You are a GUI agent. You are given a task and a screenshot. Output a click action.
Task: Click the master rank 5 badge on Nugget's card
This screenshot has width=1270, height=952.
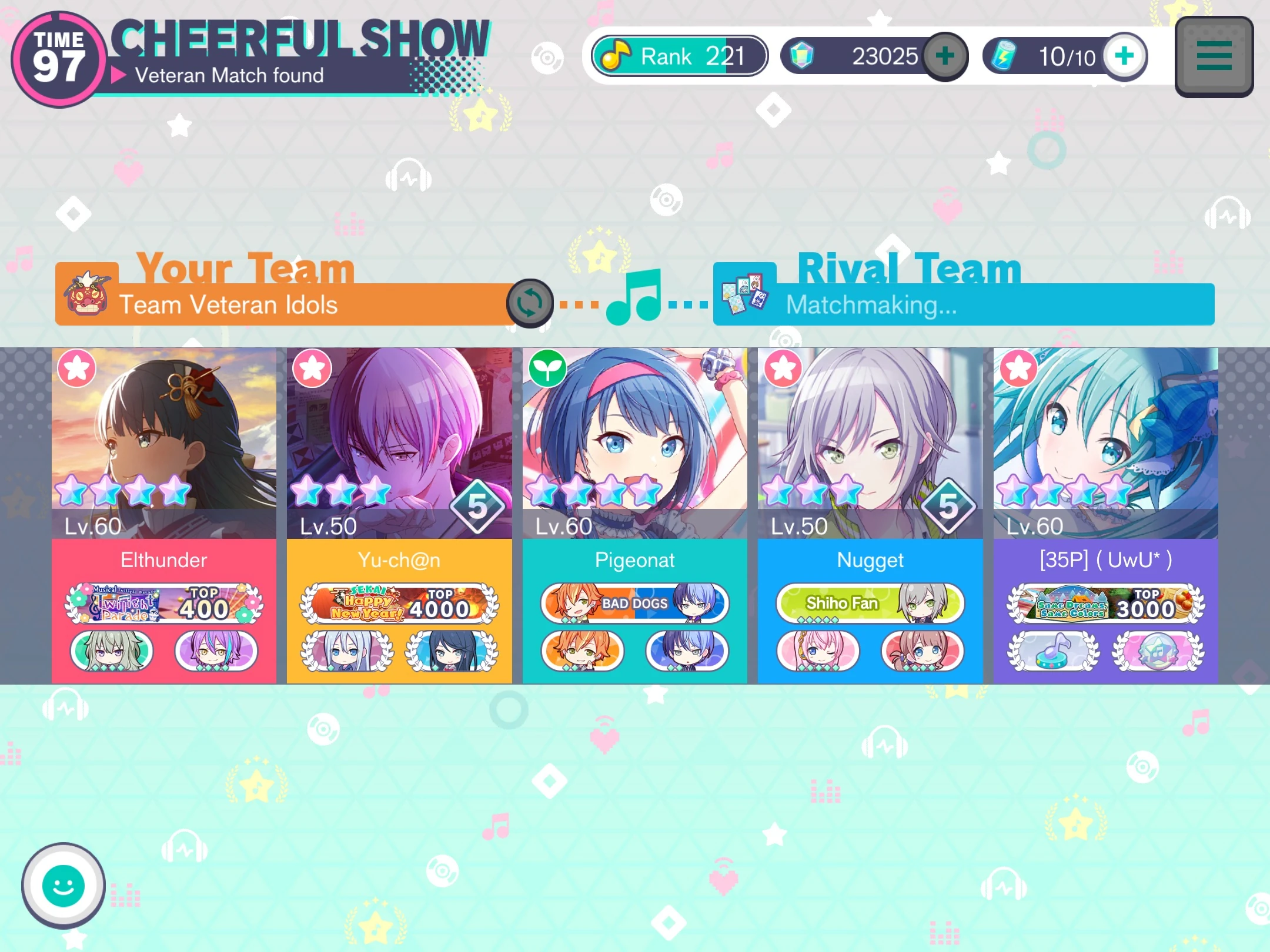click(947, 504)
